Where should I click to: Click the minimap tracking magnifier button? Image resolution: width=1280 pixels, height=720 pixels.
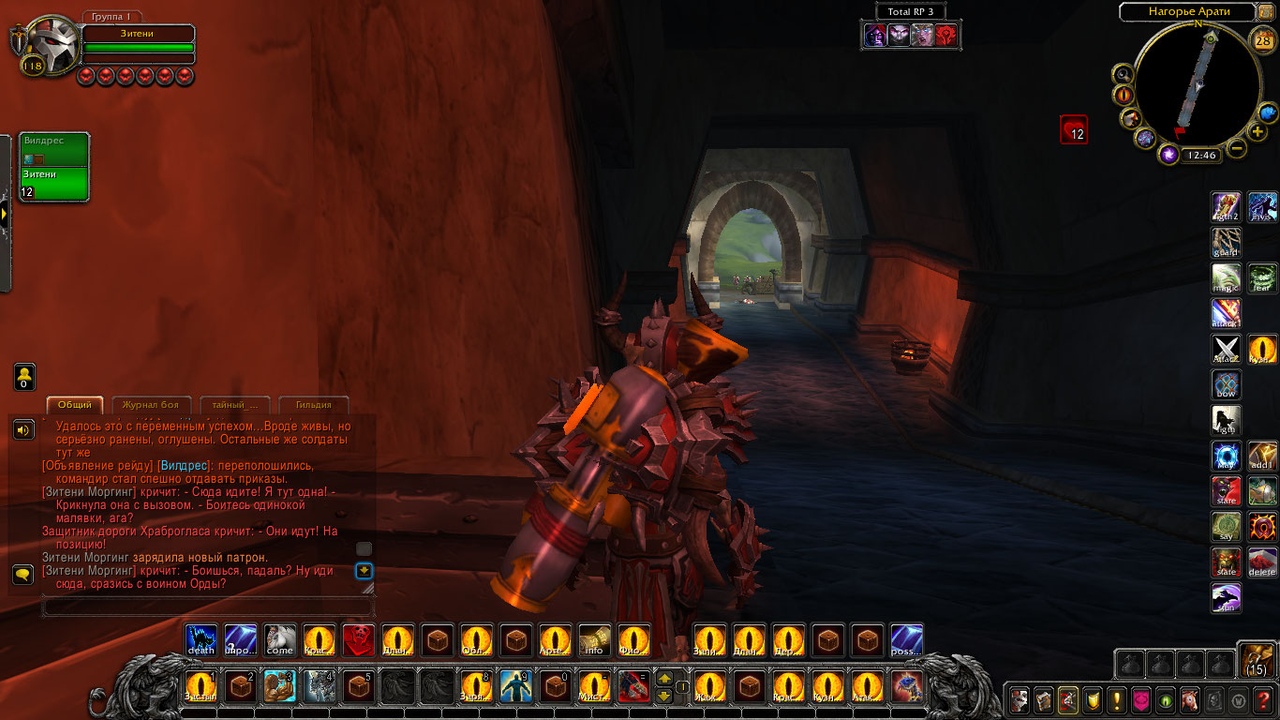click(1123, 73)
